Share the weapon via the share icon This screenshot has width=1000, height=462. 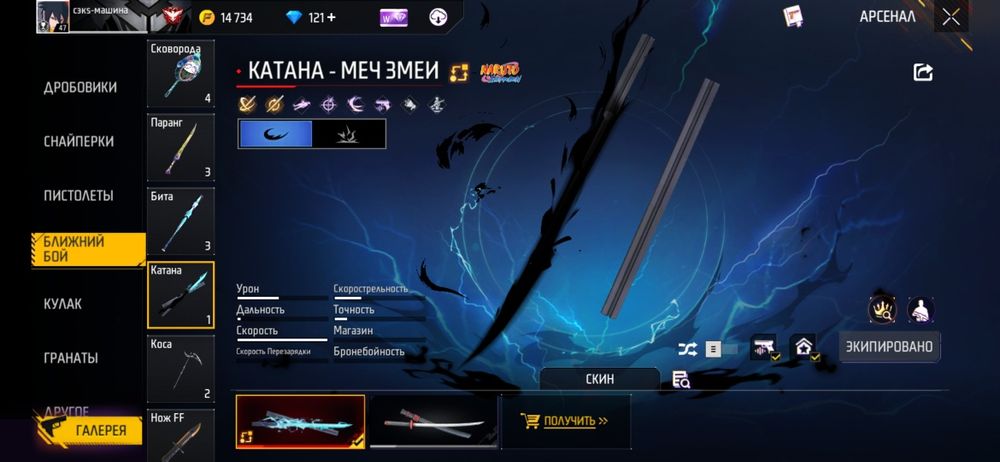point(923,72)
